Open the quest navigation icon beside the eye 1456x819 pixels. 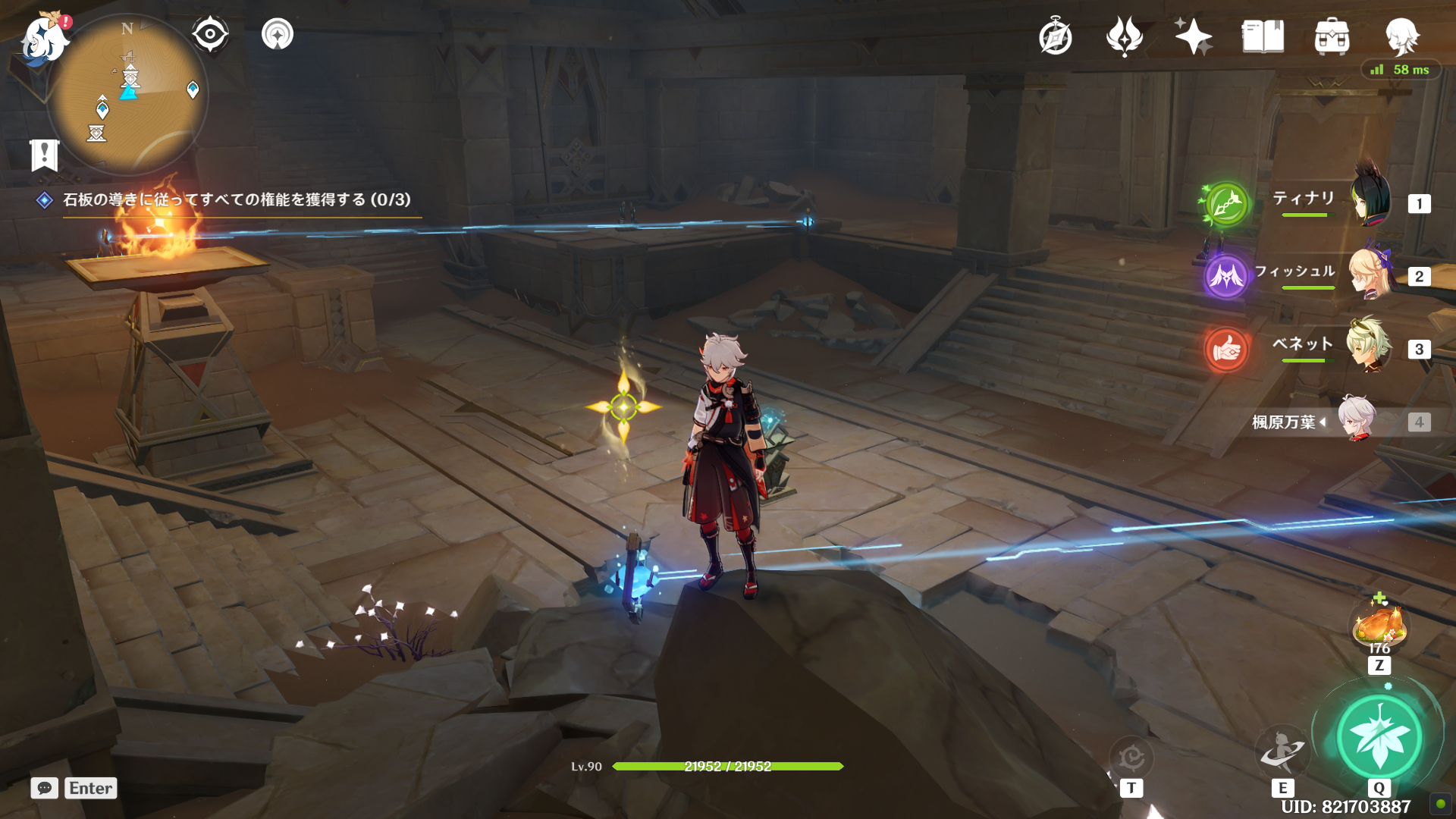278,34
